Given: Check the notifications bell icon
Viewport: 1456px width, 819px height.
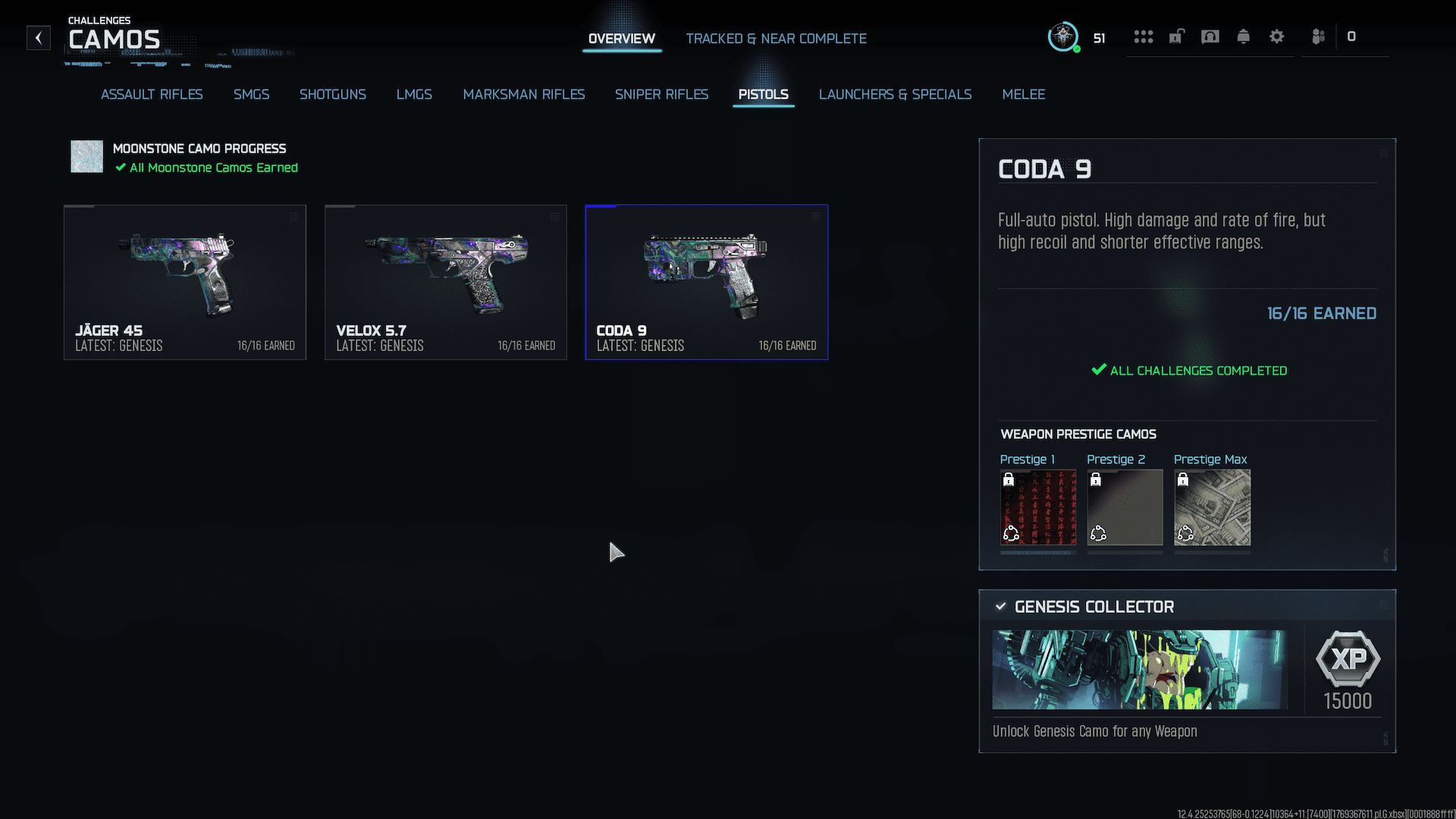Looking at the screenshot, I should tap(1243, 36).
